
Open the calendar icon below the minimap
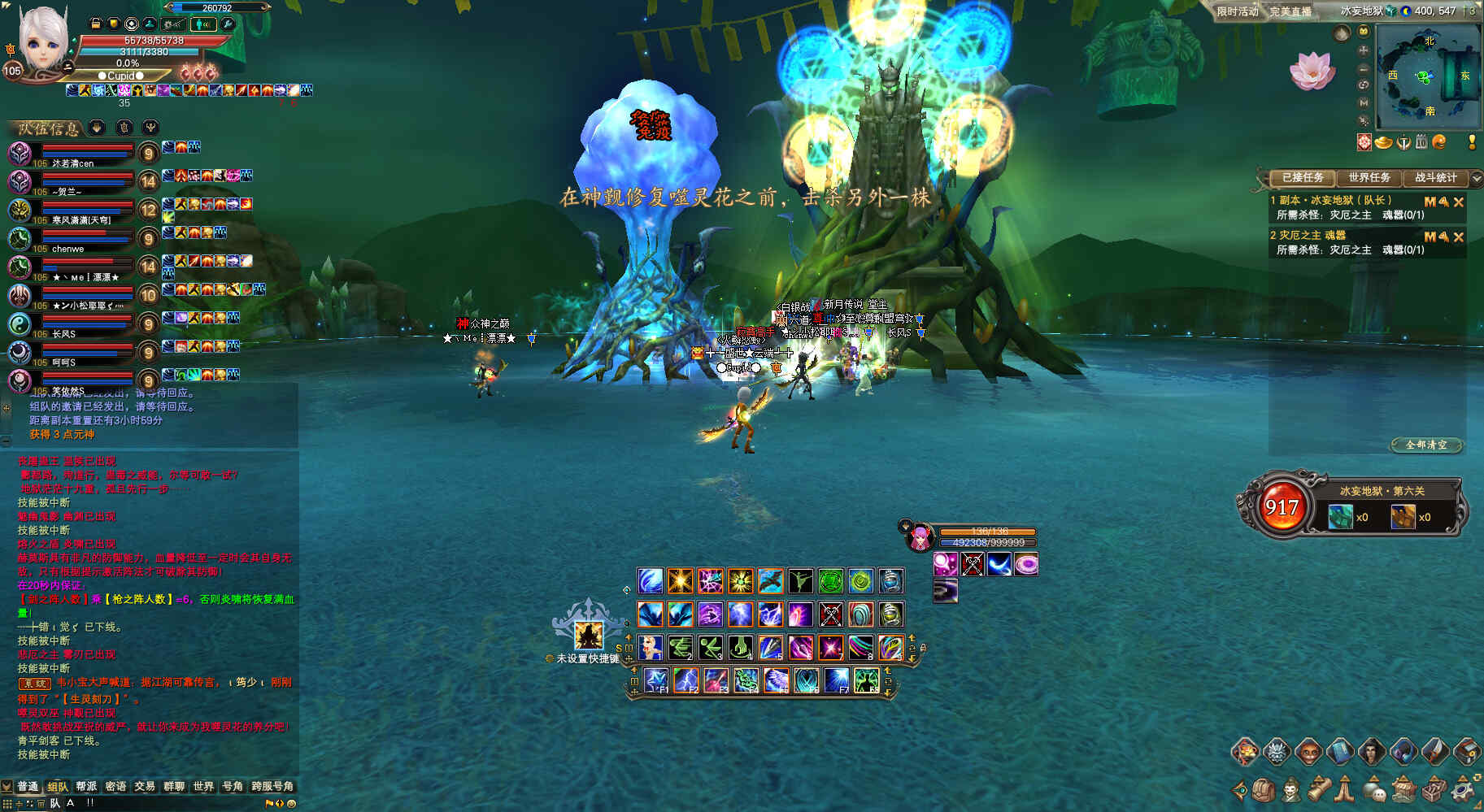coord(1421,142)
